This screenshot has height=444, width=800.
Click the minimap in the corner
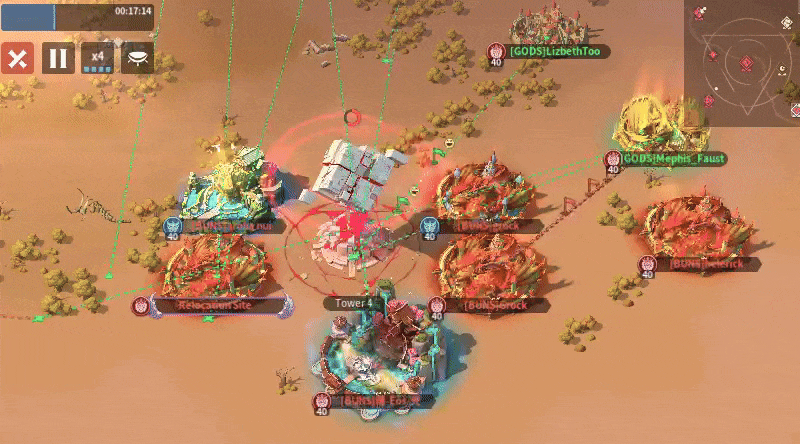point(741,62)
